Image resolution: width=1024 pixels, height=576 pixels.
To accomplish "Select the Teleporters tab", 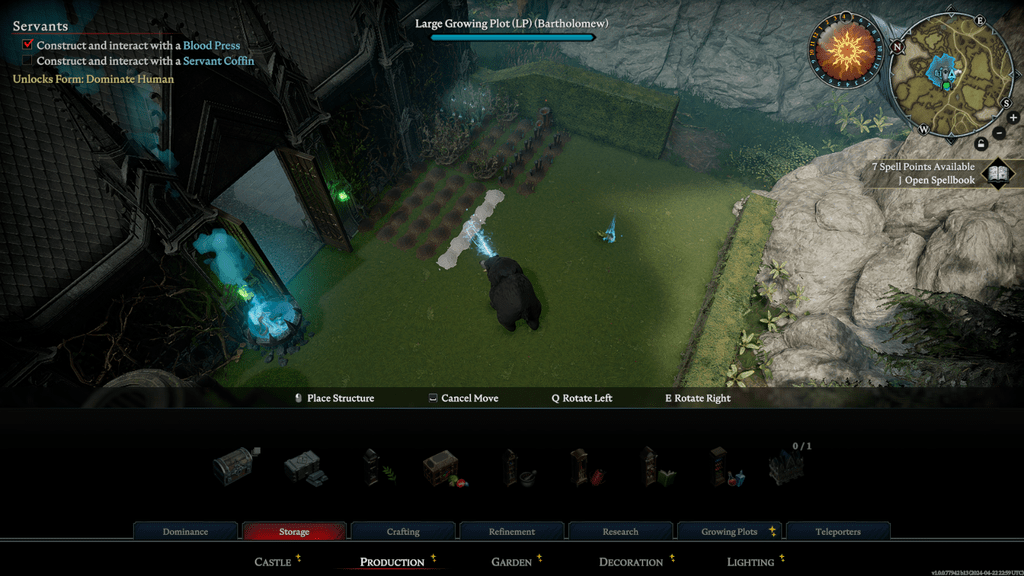I will click(838, 531).
